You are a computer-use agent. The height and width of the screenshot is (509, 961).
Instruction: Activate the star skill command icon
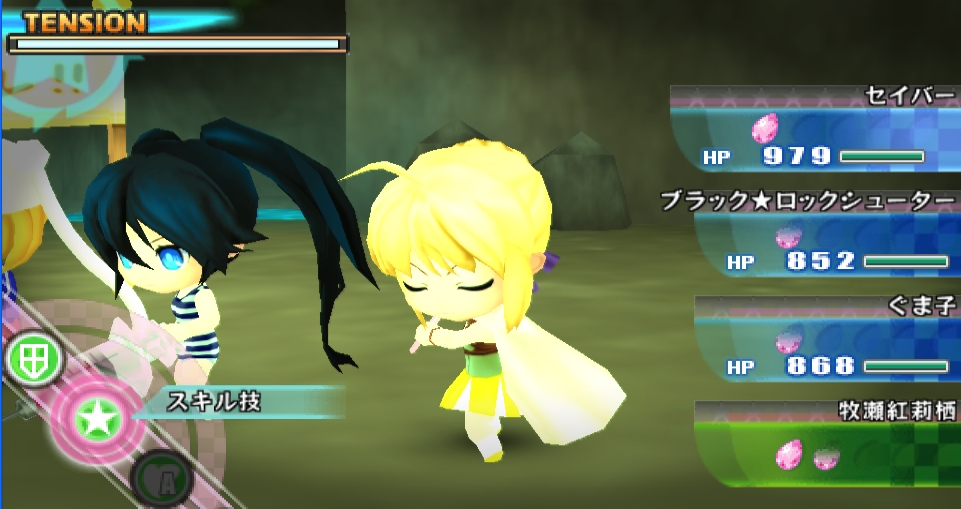pos(97,419)
